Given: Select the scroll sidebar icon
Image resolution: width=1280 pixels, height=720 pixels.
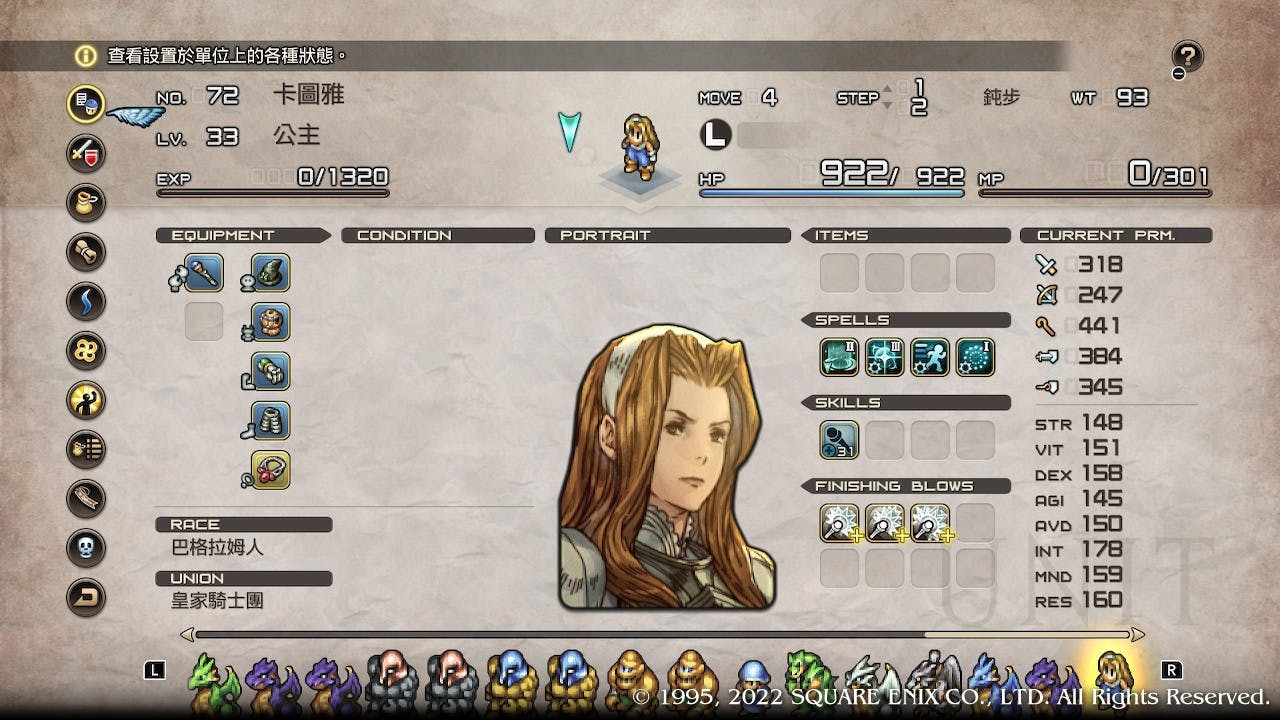Looking at the screenshot, I should [x=86, y=252].
